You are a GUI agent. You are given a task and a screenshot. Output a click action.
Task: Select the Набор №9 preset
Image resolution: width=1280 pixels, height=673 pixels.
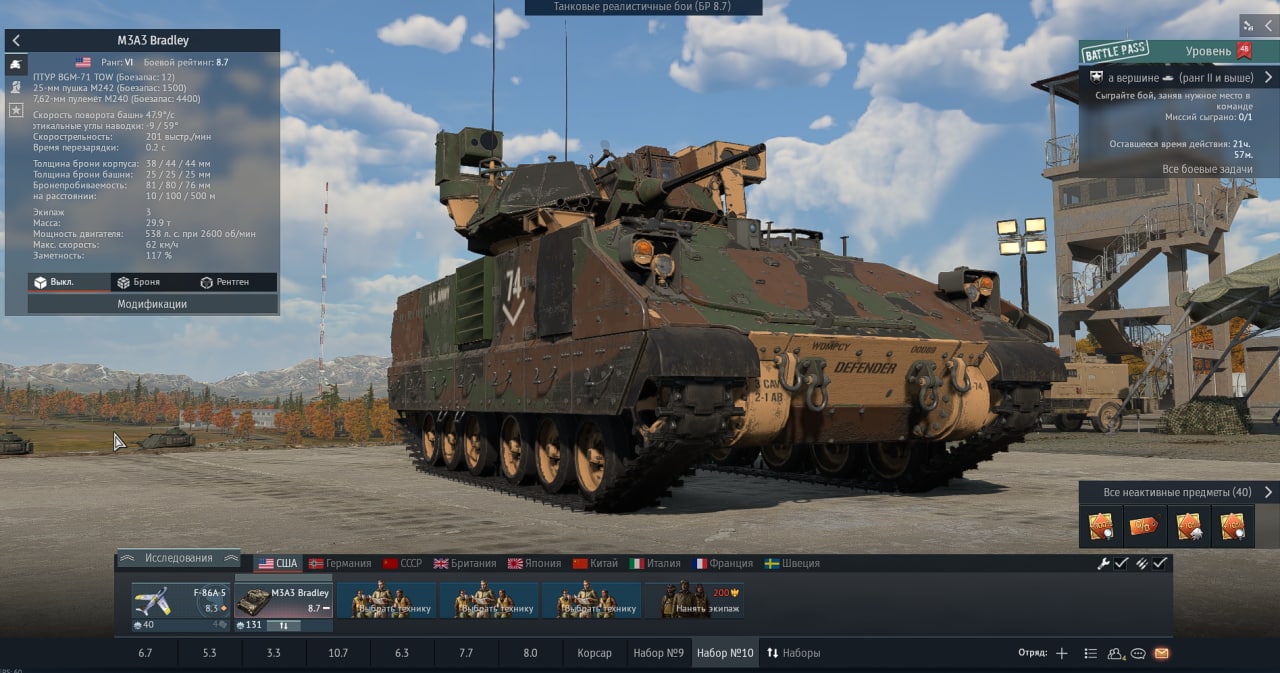point(658,653)
